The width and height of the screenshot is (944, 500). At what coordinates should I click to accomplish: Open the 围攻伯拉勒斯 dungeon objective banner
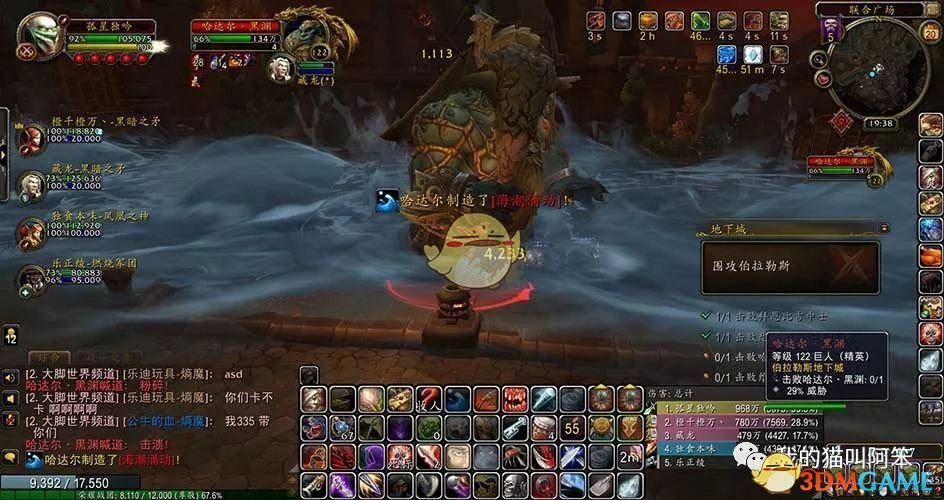pos(790,267)
